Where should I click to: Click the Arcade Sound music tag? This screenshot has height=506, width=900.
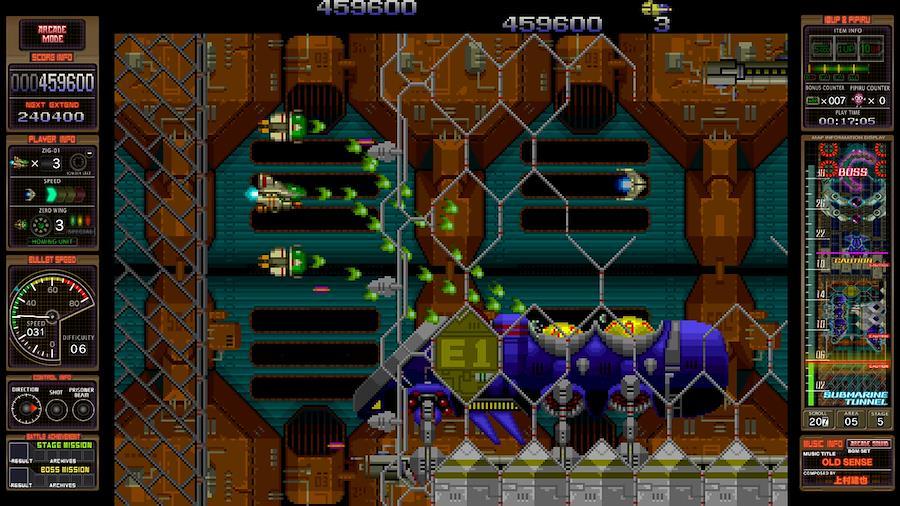tap(869, 443)
